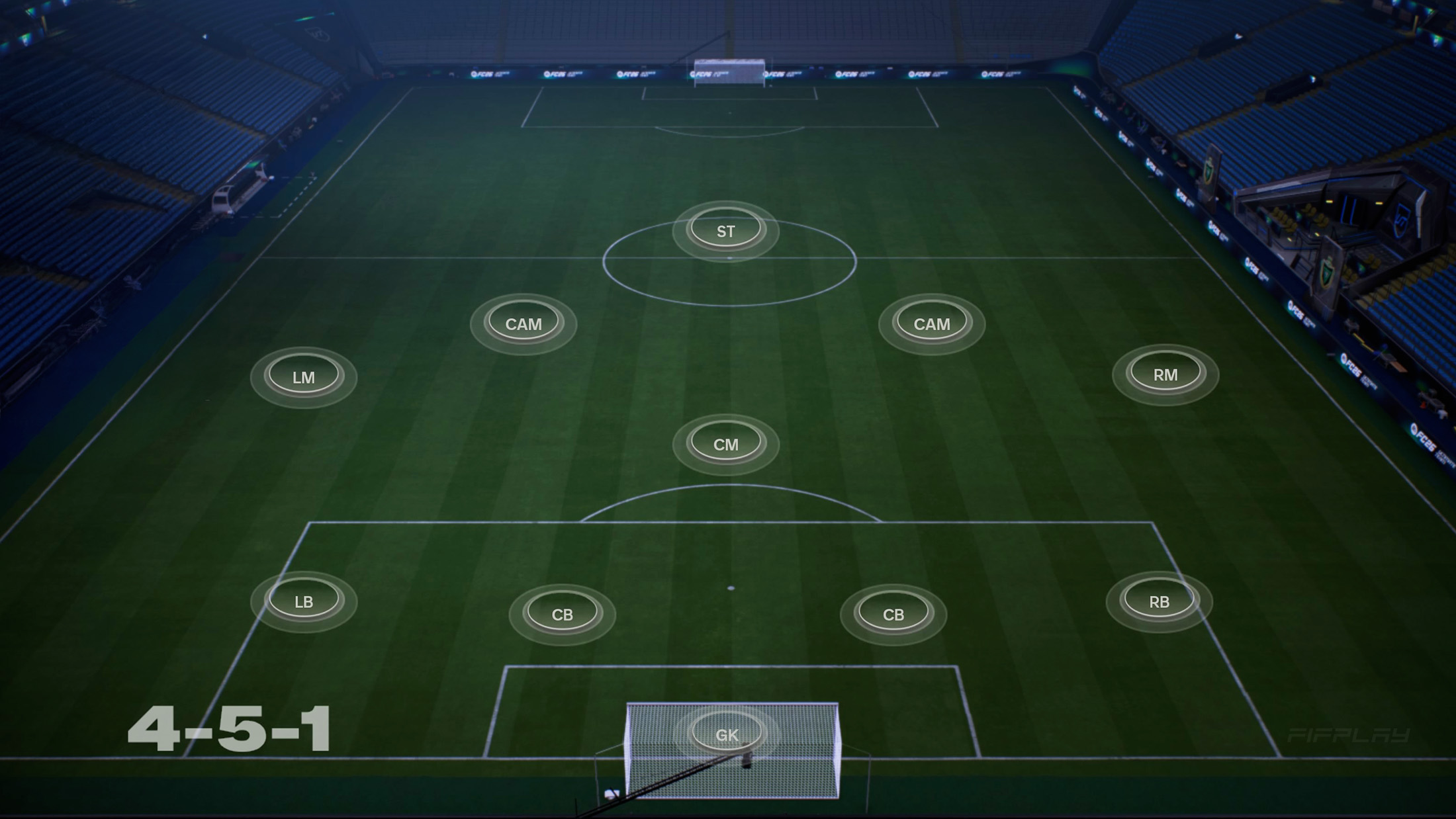Viewport: 1456px width, 819px height.
Task: Select the LM left midfielder marker
Action: pyautogui.click(x=306, y=376)
